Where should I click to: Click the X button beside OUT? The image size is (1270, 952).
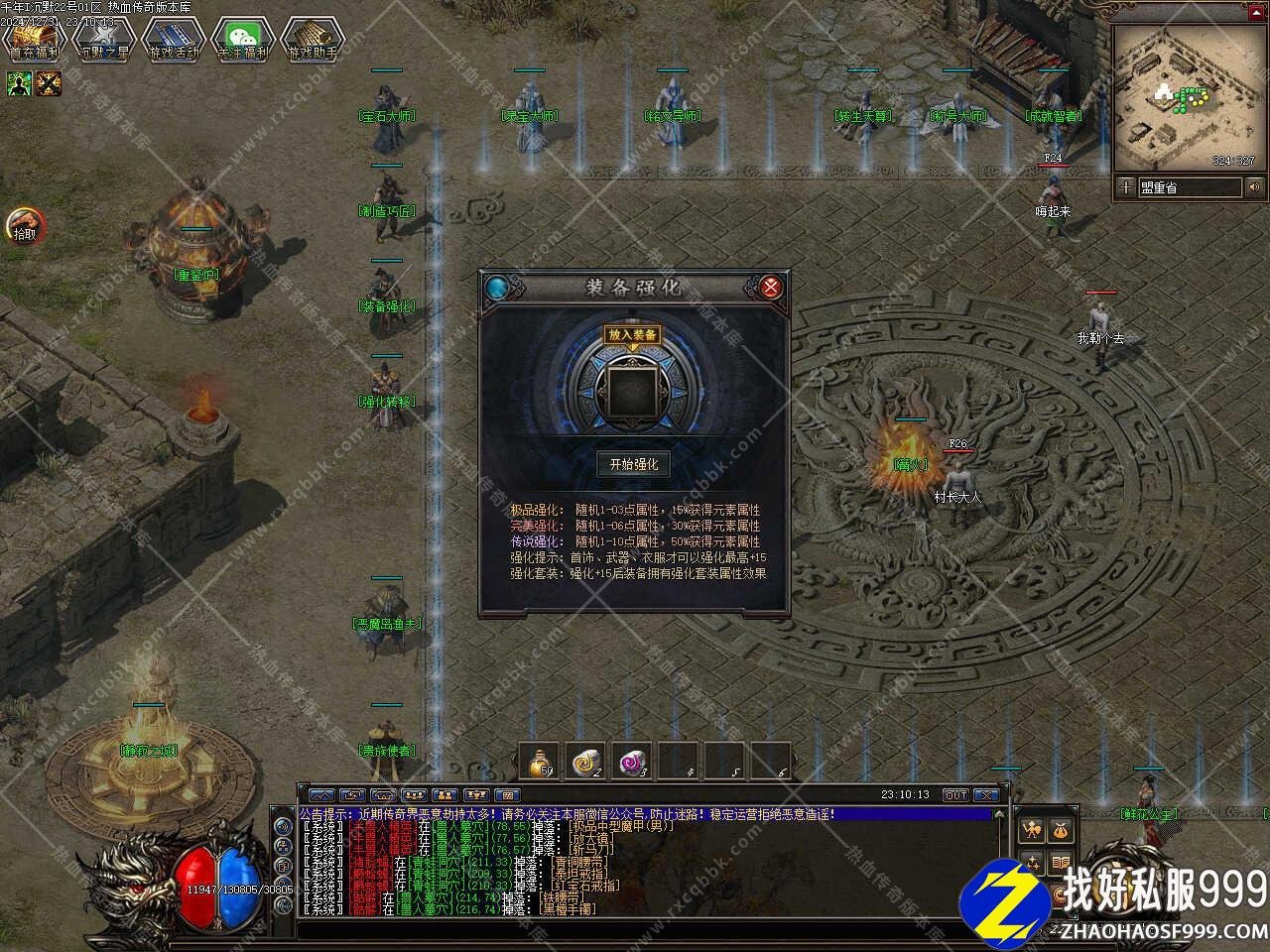pyautogui.click(x=985, y=795)
